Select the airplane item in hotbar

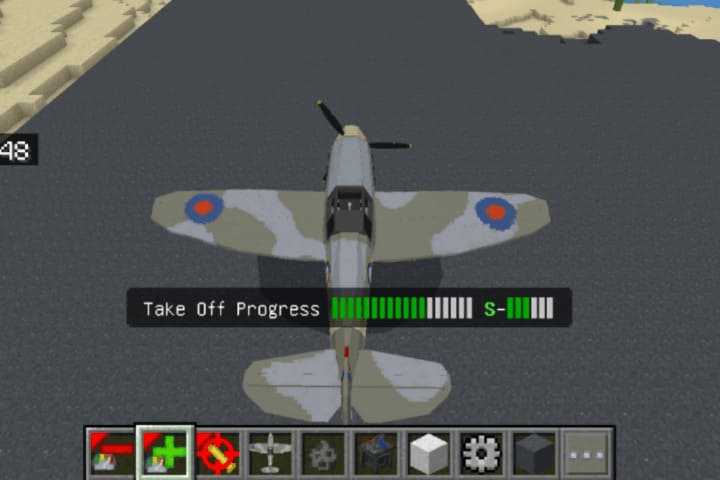click(x=270, y=453)
